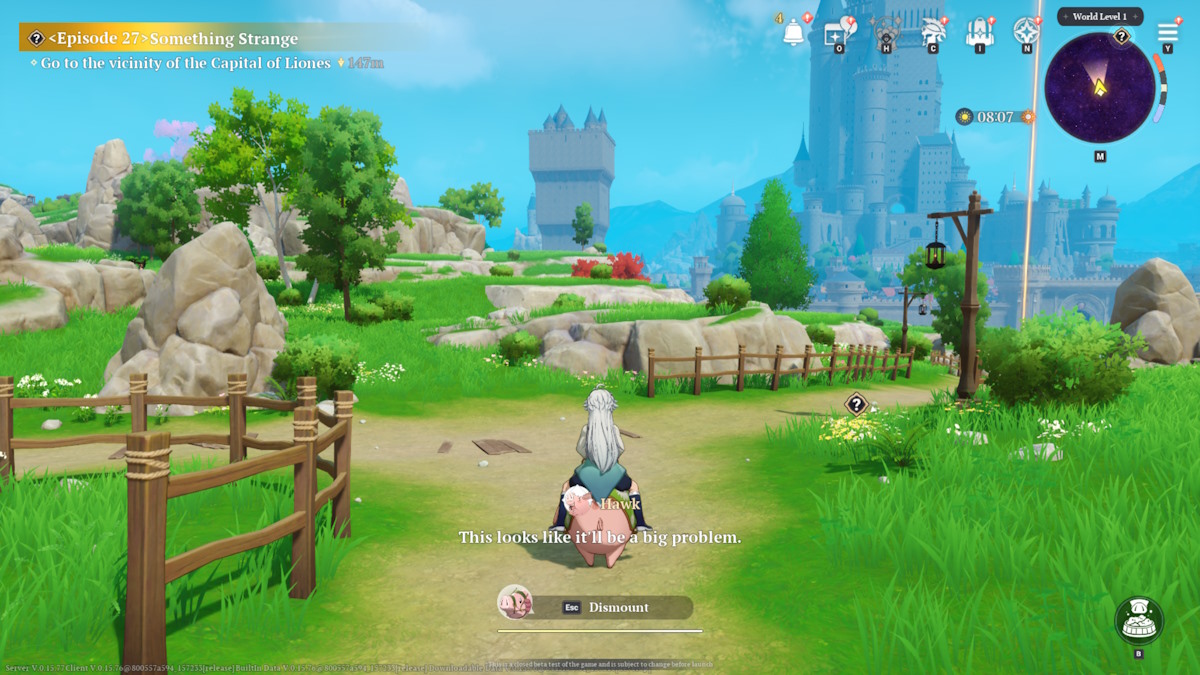Click the compass star icon labeled N

tap(1026, 32)
